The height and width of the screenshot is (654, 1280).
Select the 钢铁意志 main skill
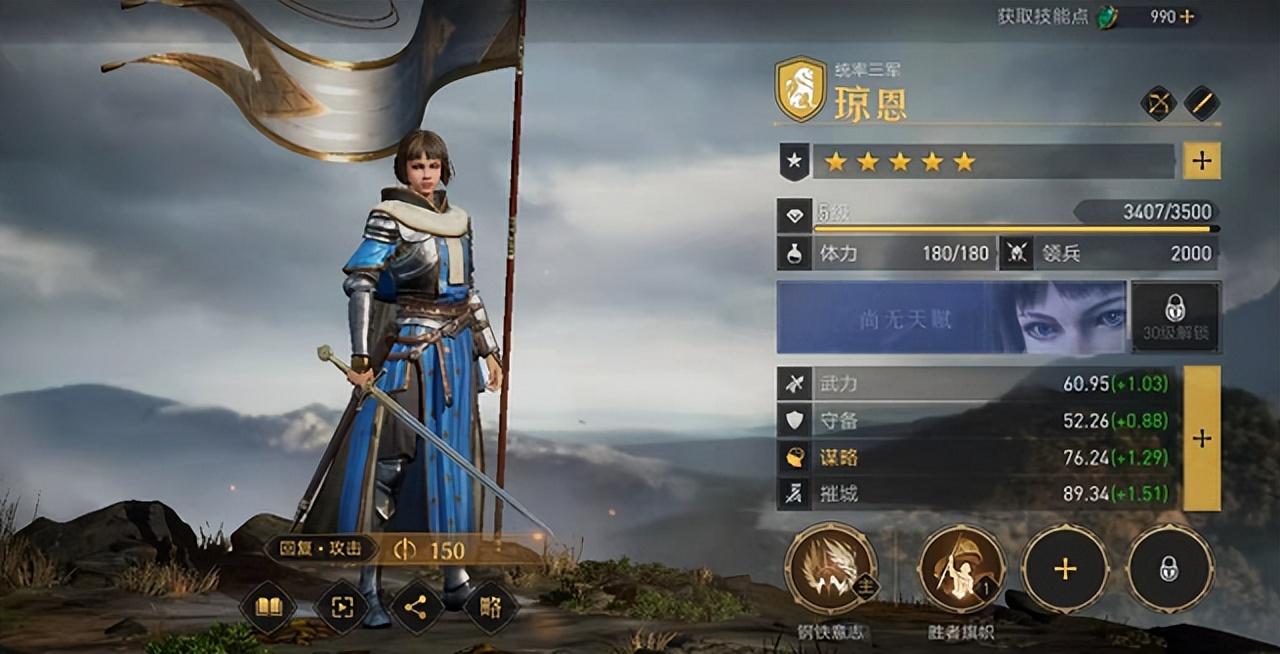point(831,568)
